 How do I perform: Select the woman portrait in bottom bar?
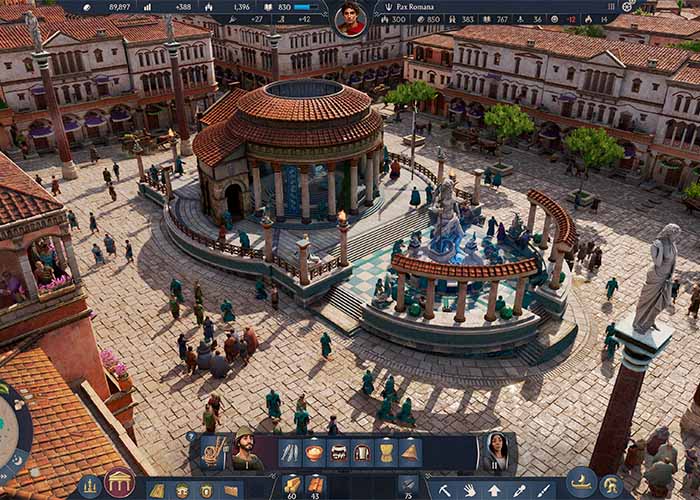click(x=495, y=450)
